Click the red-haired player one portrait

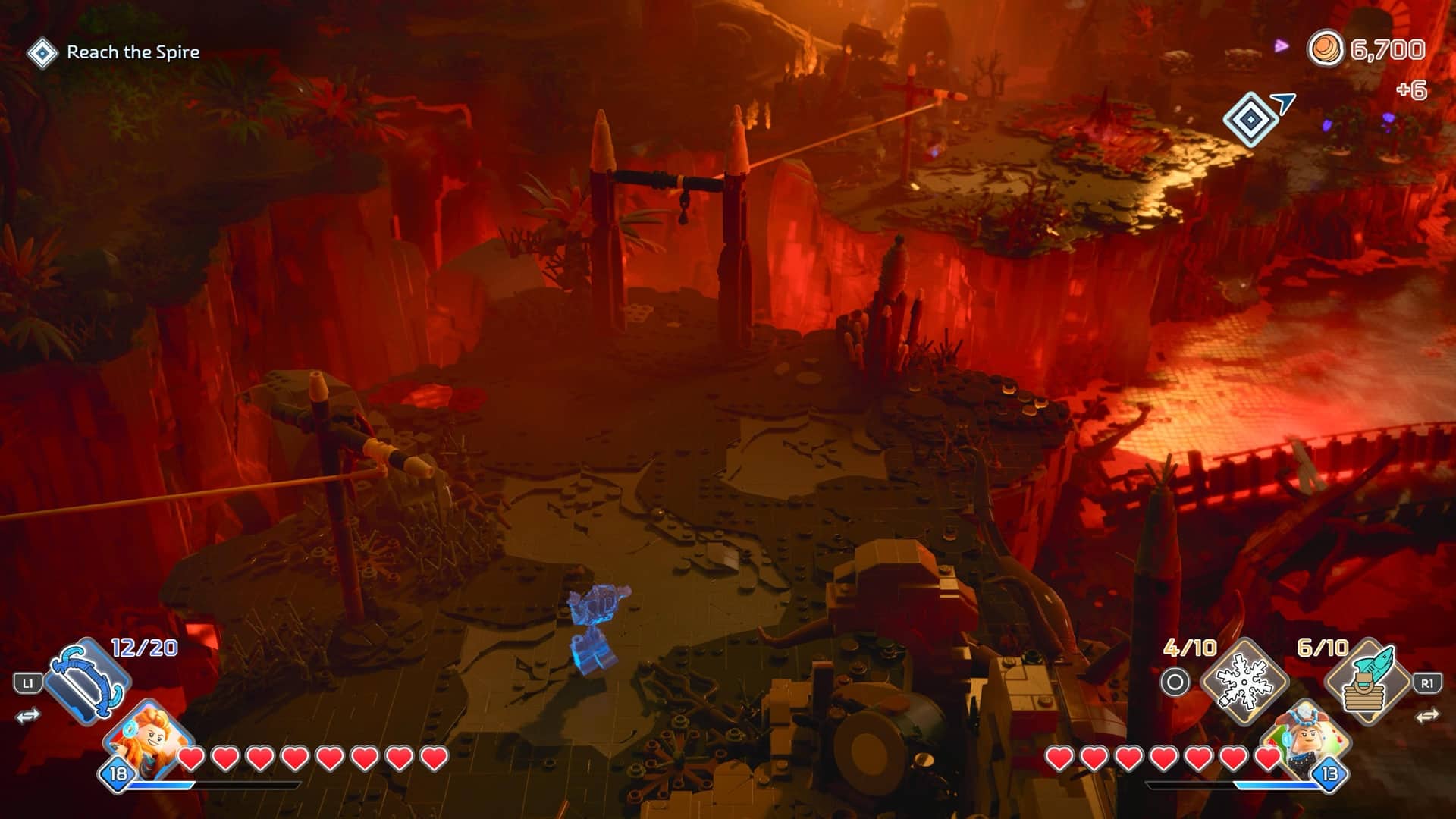click(149, 738)
